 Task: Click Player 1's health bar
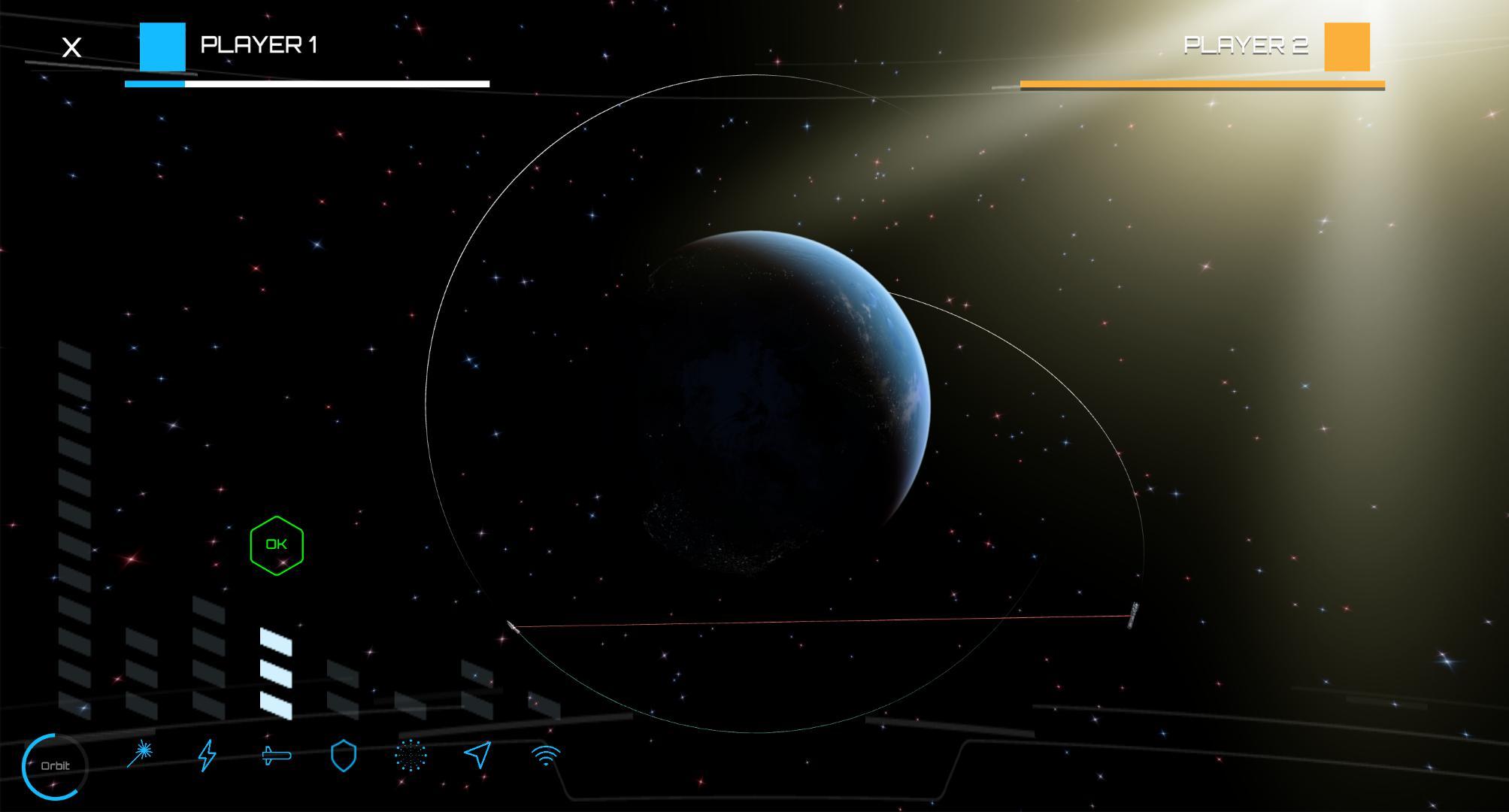[x=305, y=83]
